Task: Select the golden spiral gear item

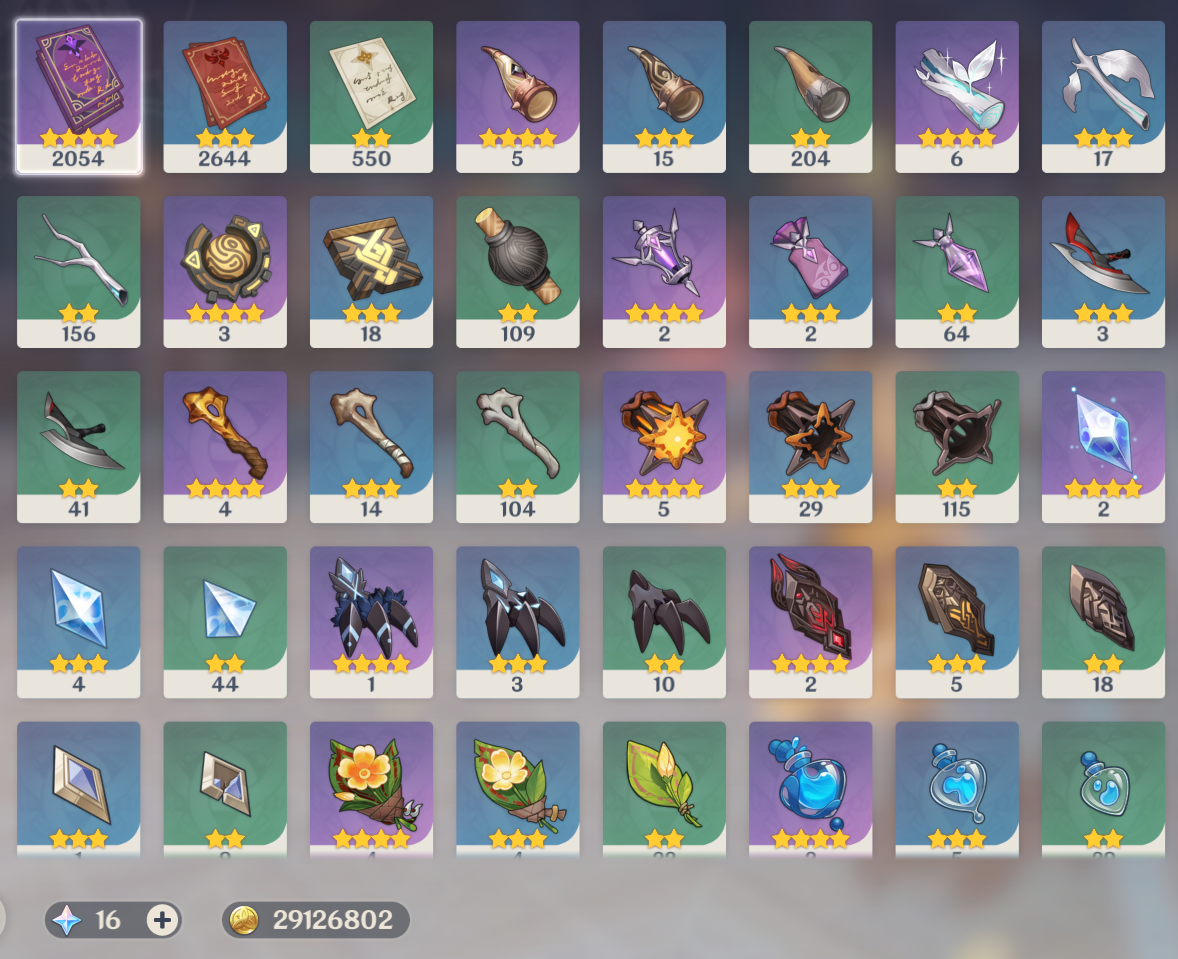Action: tap(225, 269)
